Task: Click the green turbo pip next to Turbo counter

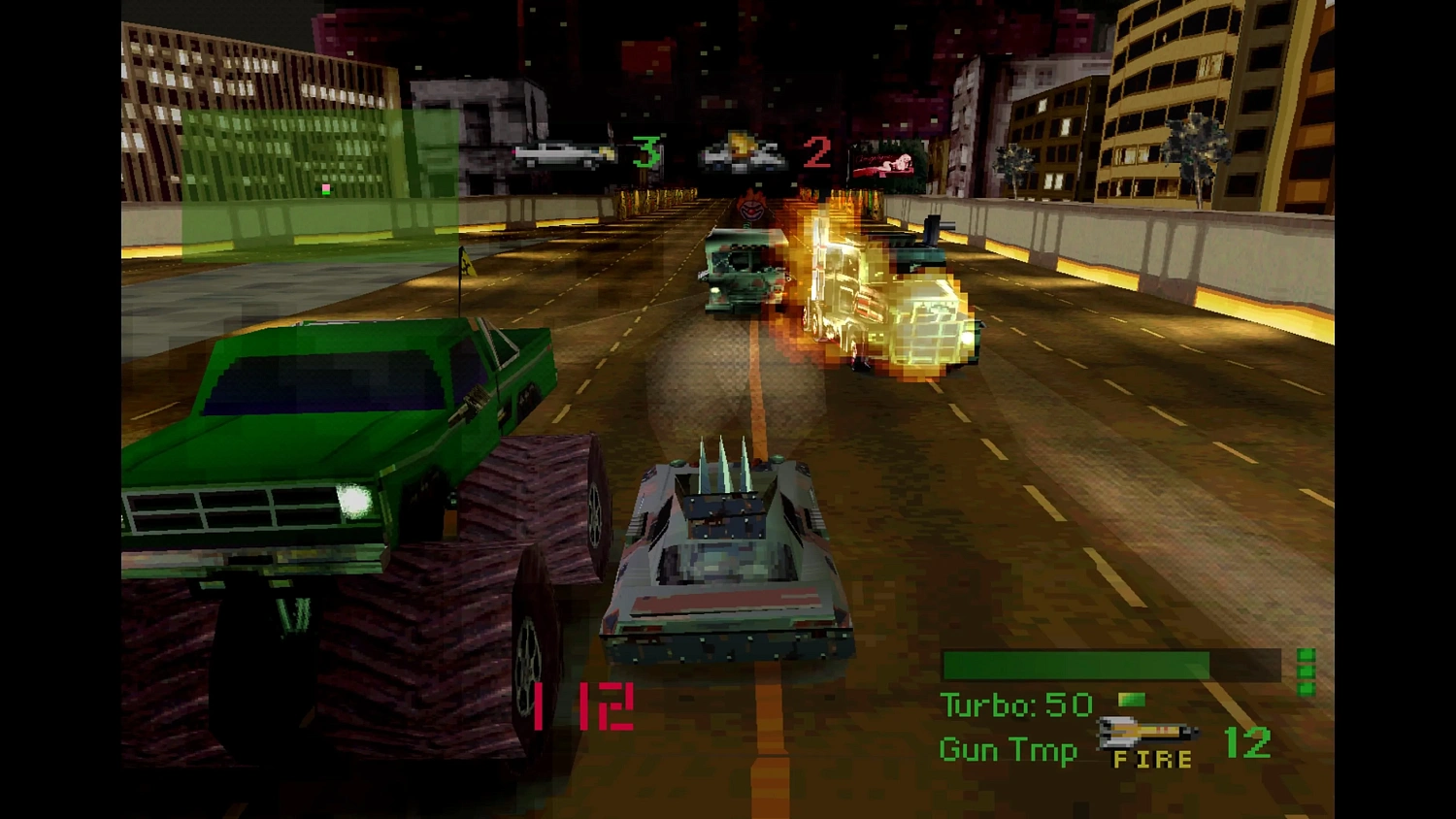Action: click(1132, 701)
